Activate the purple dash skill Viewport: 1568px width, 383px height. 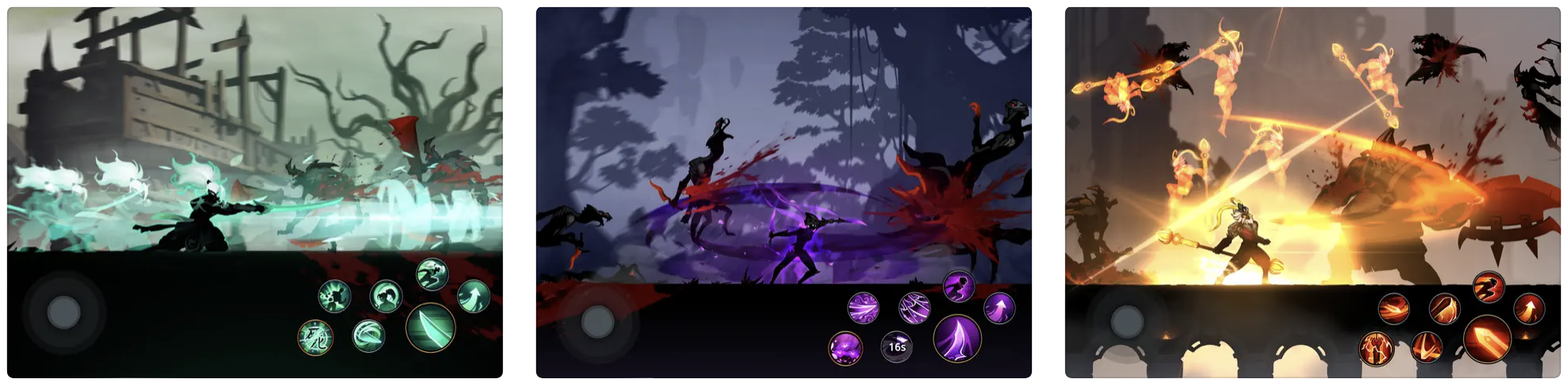point(959,286)
